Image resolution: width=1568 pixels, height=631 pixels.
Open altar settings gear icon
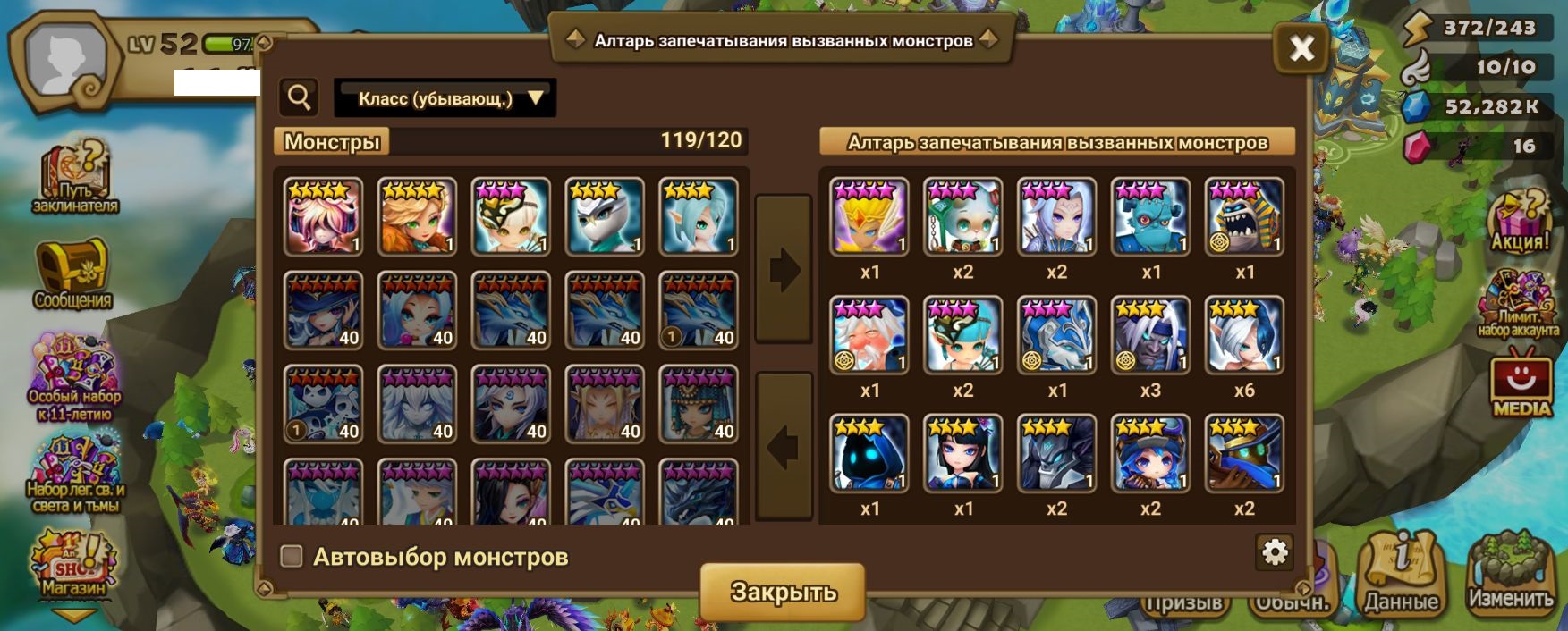coord(1274,552)
